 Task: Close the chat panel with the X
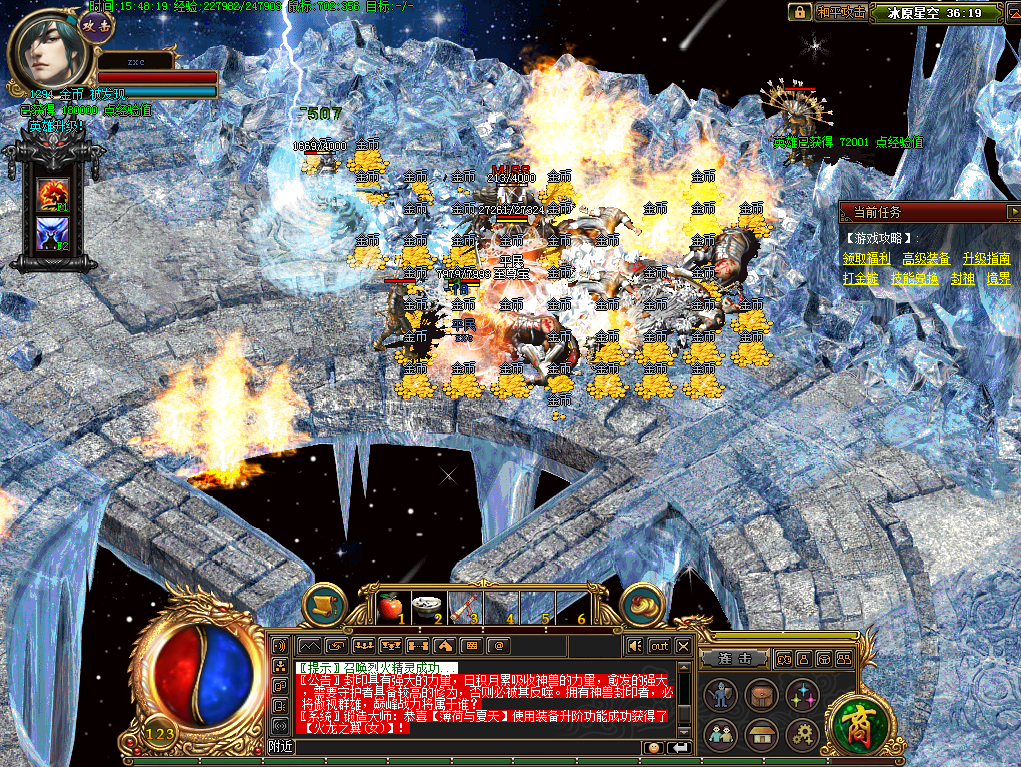click(683, 646)
